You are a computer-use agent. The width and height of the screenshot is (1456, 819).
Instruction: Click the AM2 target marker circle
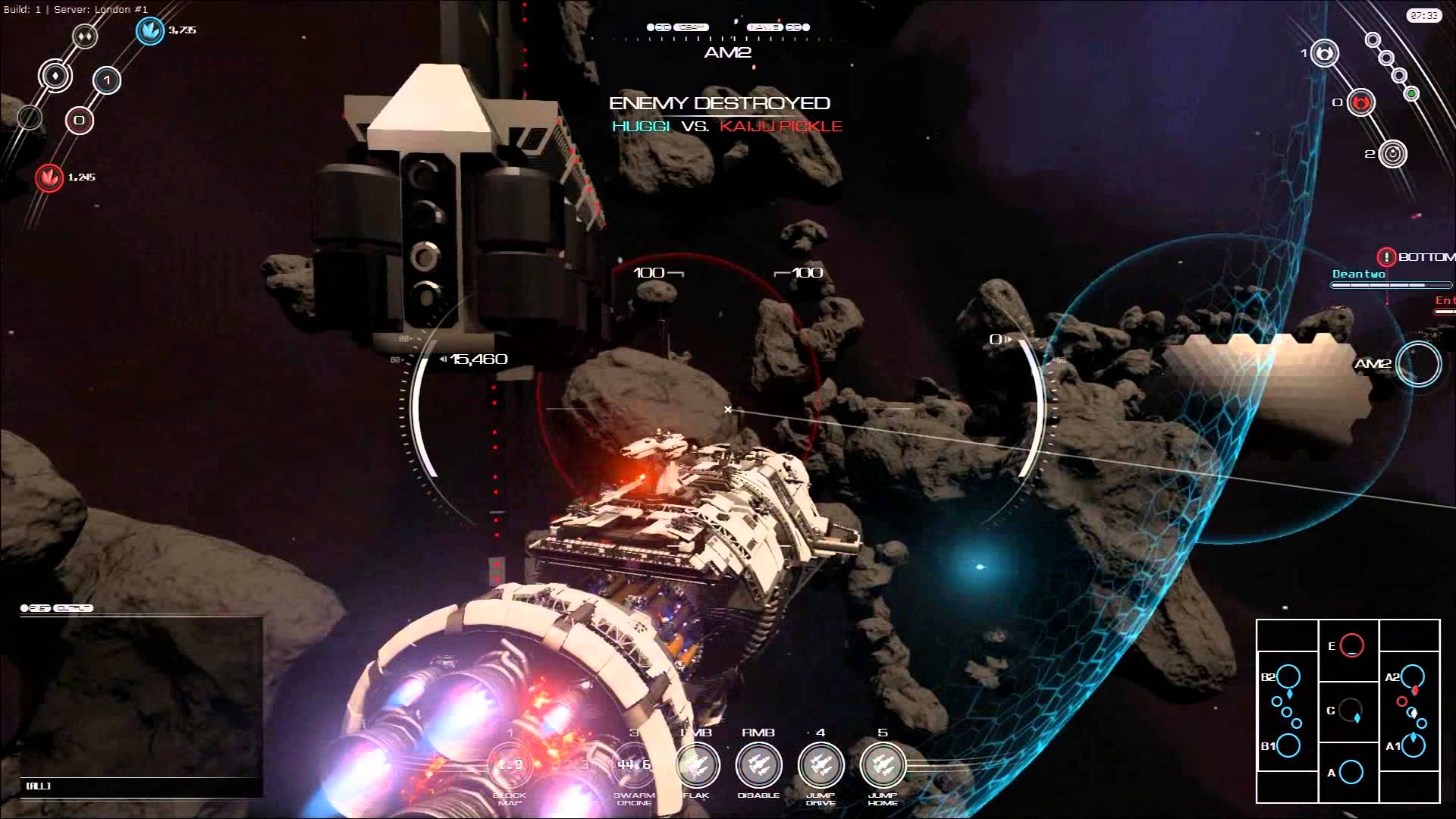[x=1418, y=364]
